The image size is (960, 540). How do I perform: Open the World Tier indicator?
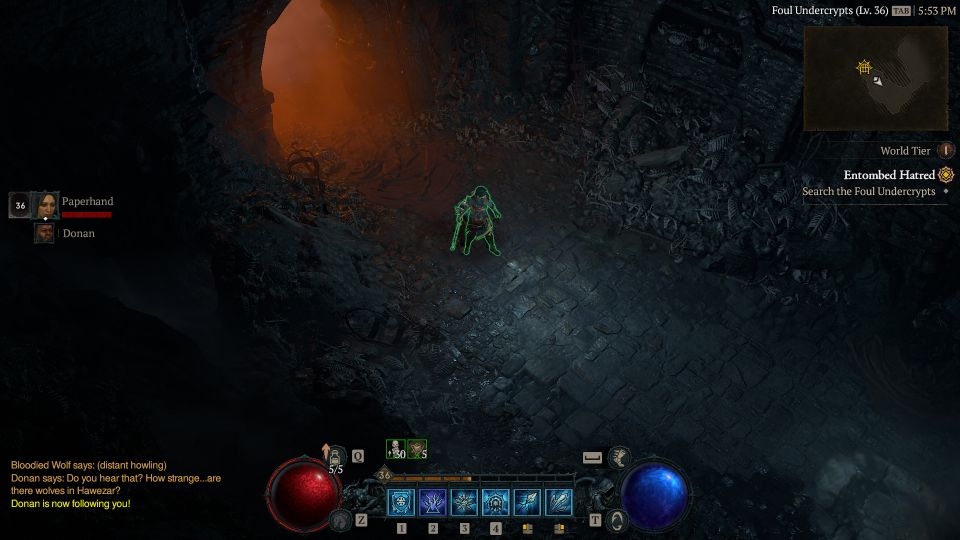(946, 151)
